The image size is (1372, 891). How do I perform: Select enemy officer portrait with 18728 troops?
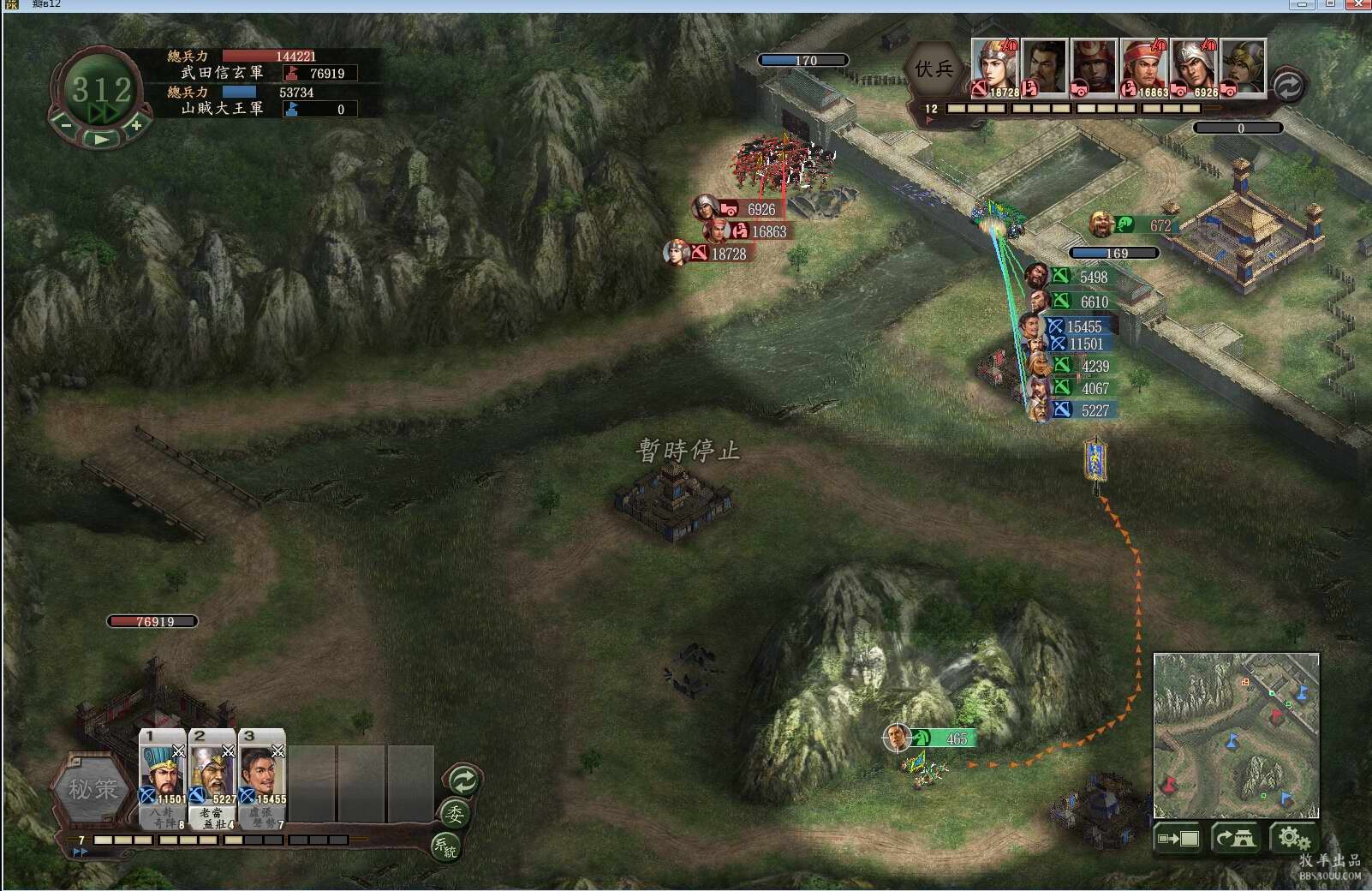click(994, 67)
